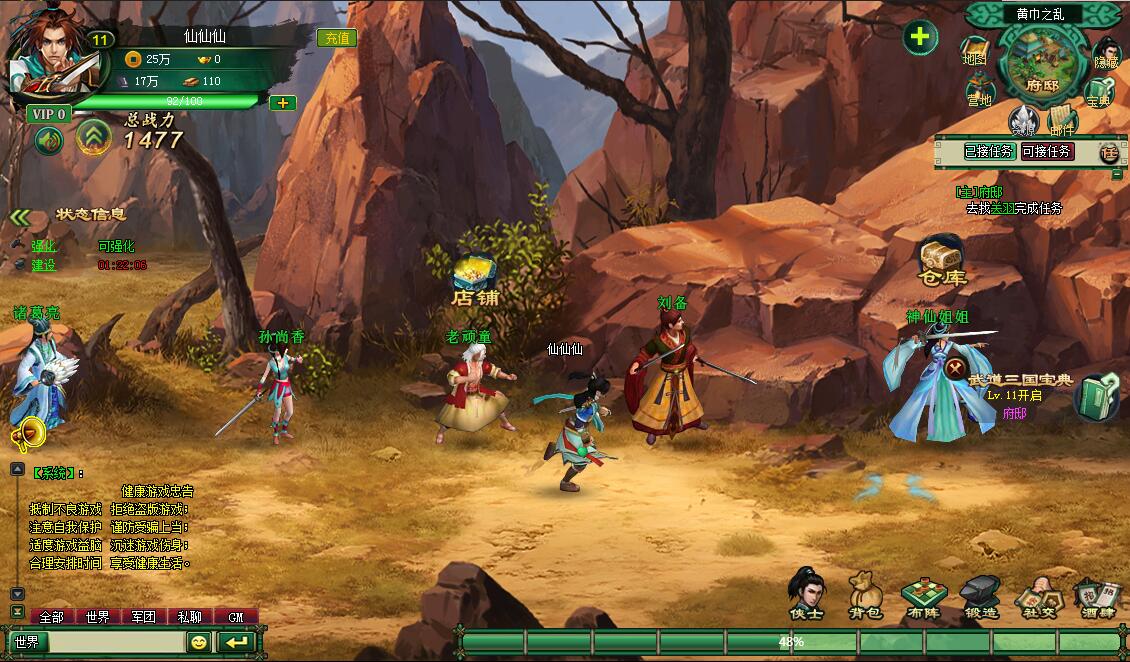The width and height of the screenshot is (1130, 662).
Task: Add stamina with the yellow plus button
Action: (x=283, y=102)
